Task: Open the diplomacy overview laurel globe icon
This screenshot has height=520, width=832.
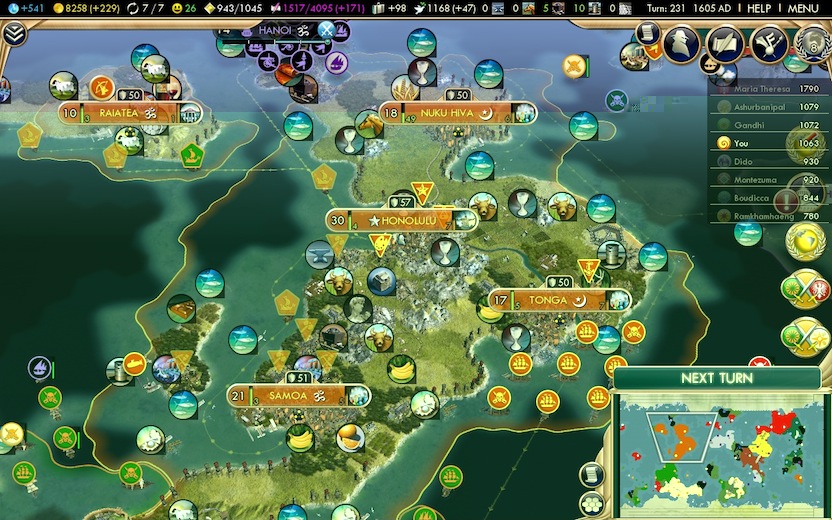Action: point(808,44)
